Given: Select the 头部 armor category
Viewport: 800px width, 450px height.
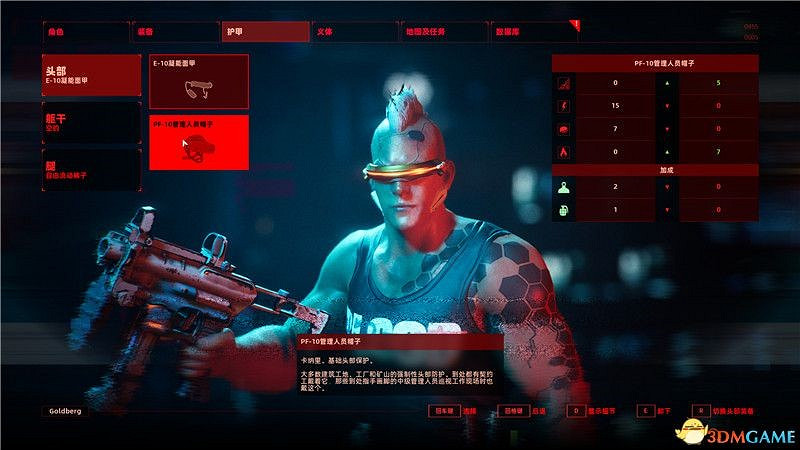Looking at the screenshot, I should pos(91,76).
